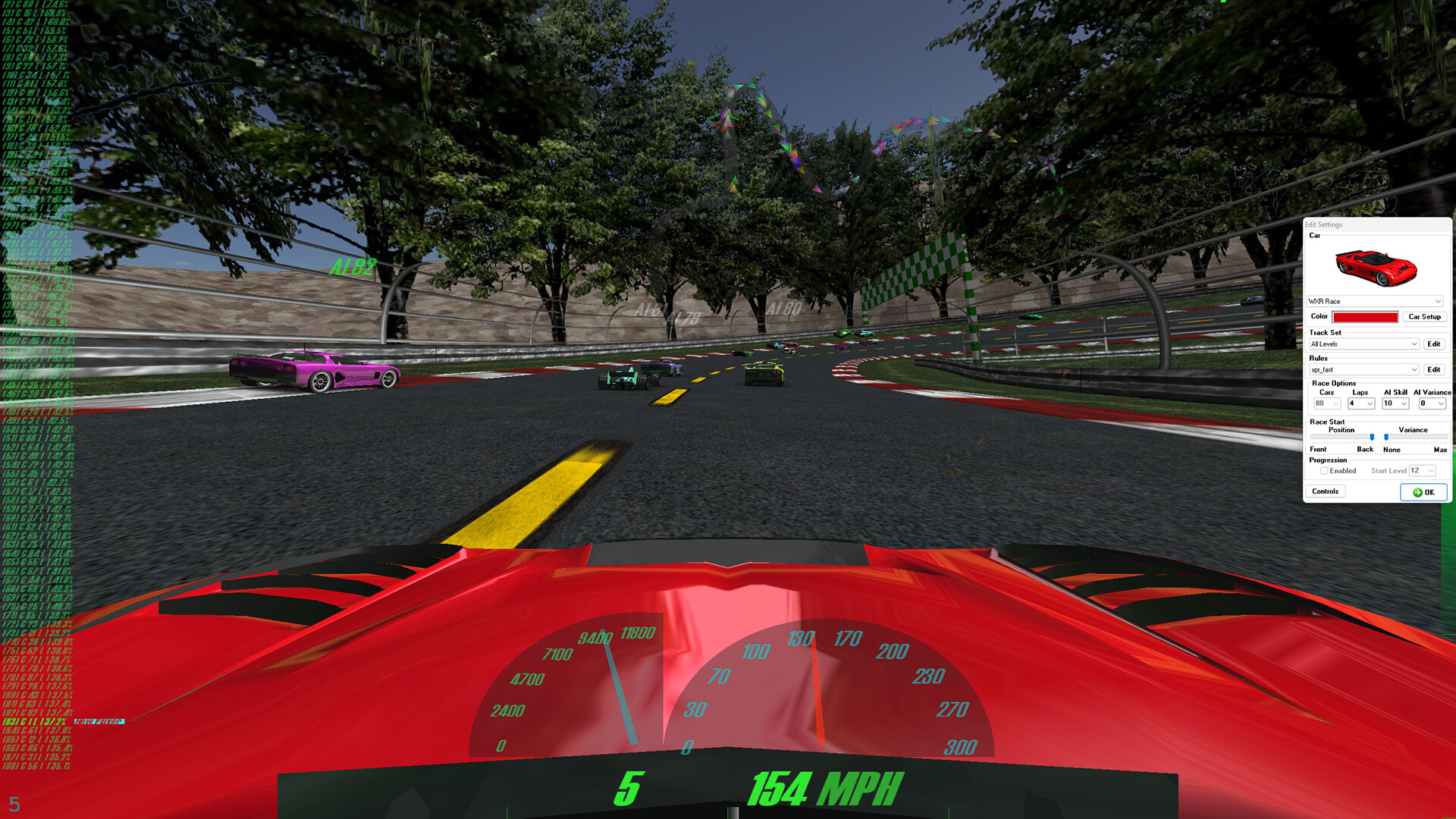Enable the Progression checkbox

coord(1324,470)
